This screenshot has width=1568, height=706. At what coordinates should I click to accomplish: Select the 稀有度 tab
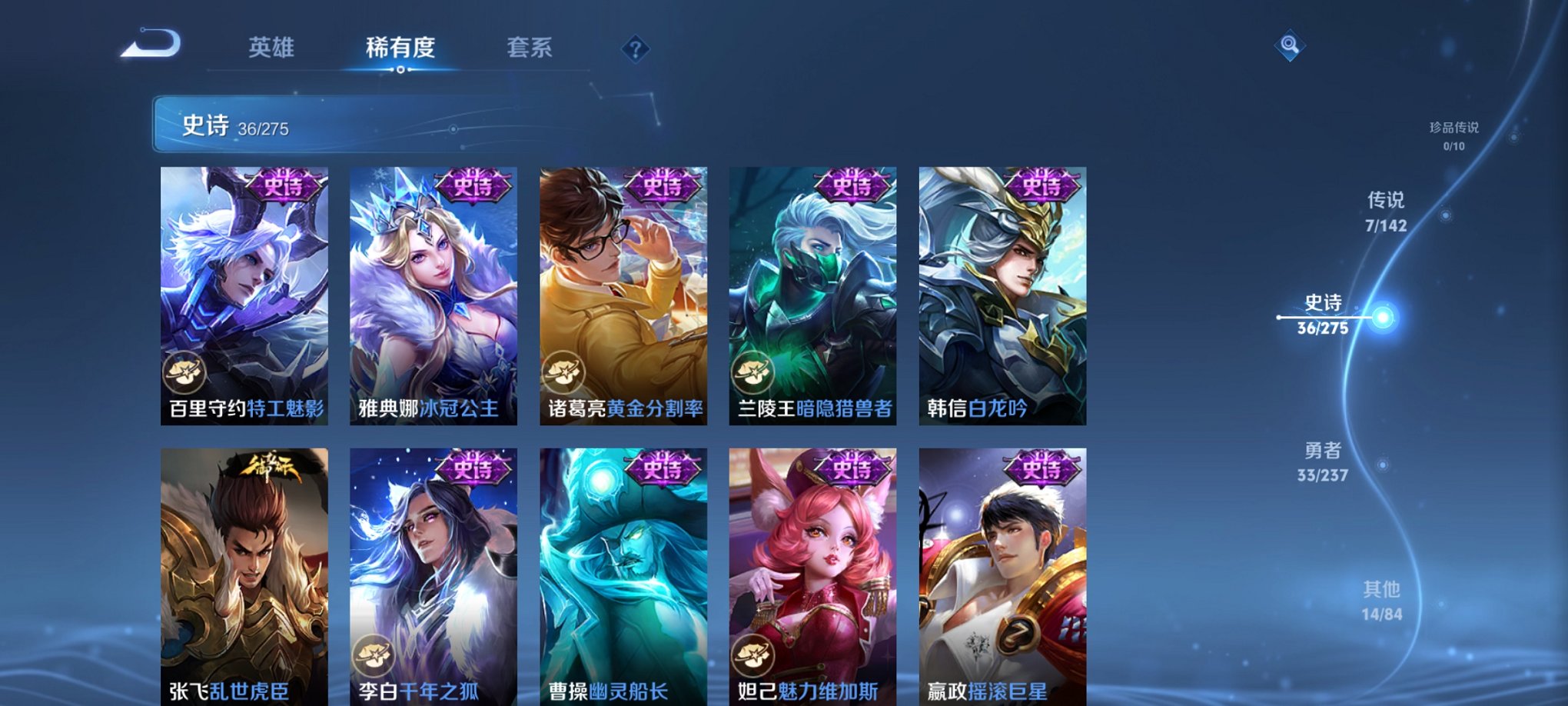click(401, 48)
